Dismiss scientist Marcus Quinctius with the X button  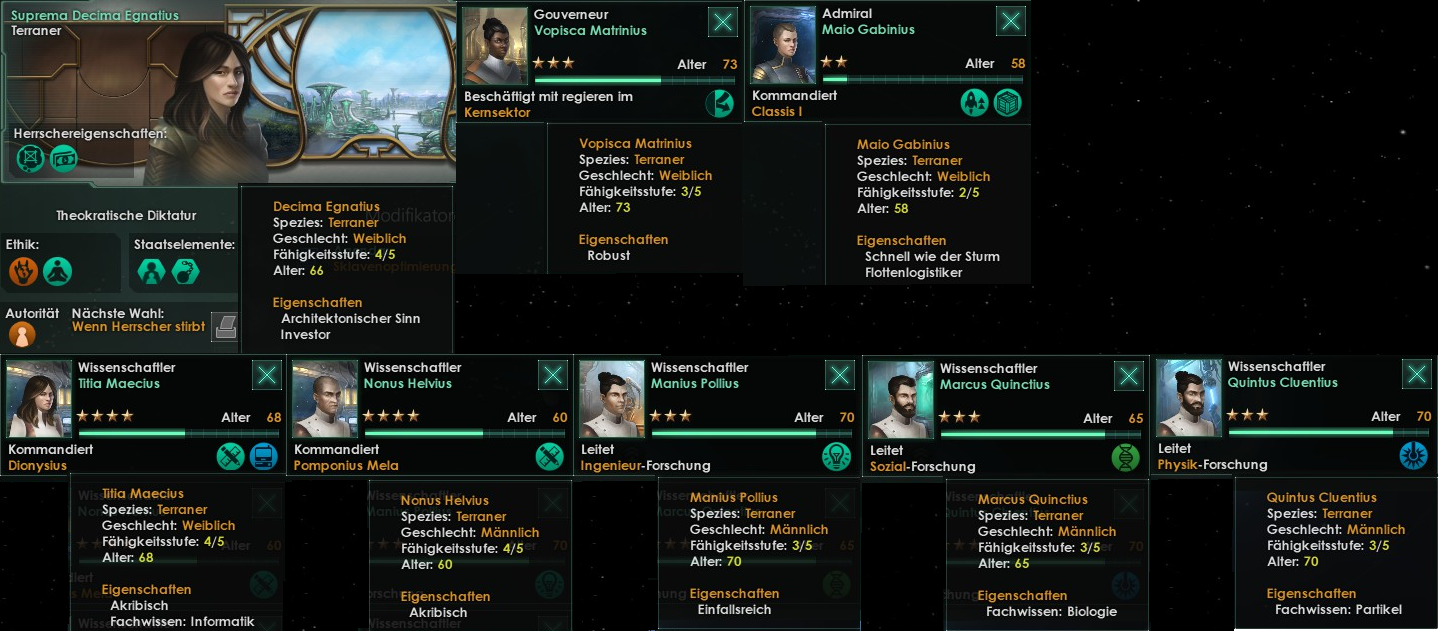[x=1129, y=376]
